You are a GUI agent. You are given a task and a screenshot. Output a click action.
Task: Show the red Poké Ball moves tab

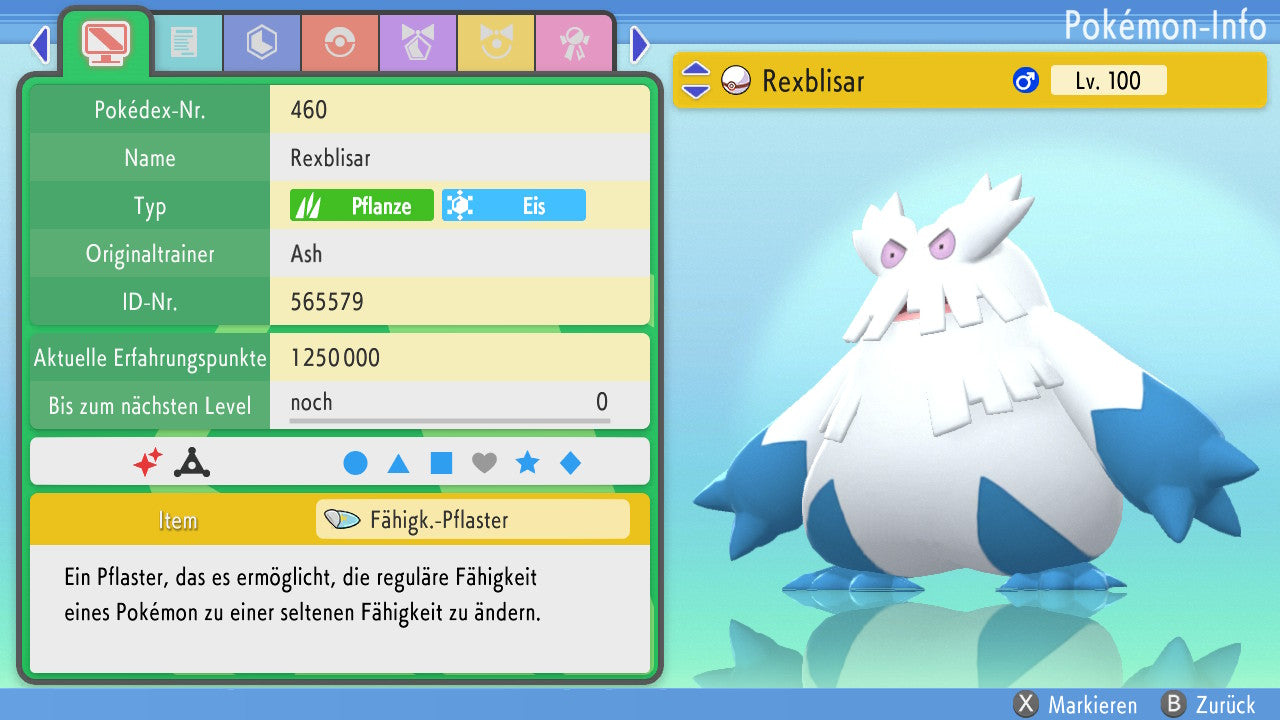tap(340, 43)
